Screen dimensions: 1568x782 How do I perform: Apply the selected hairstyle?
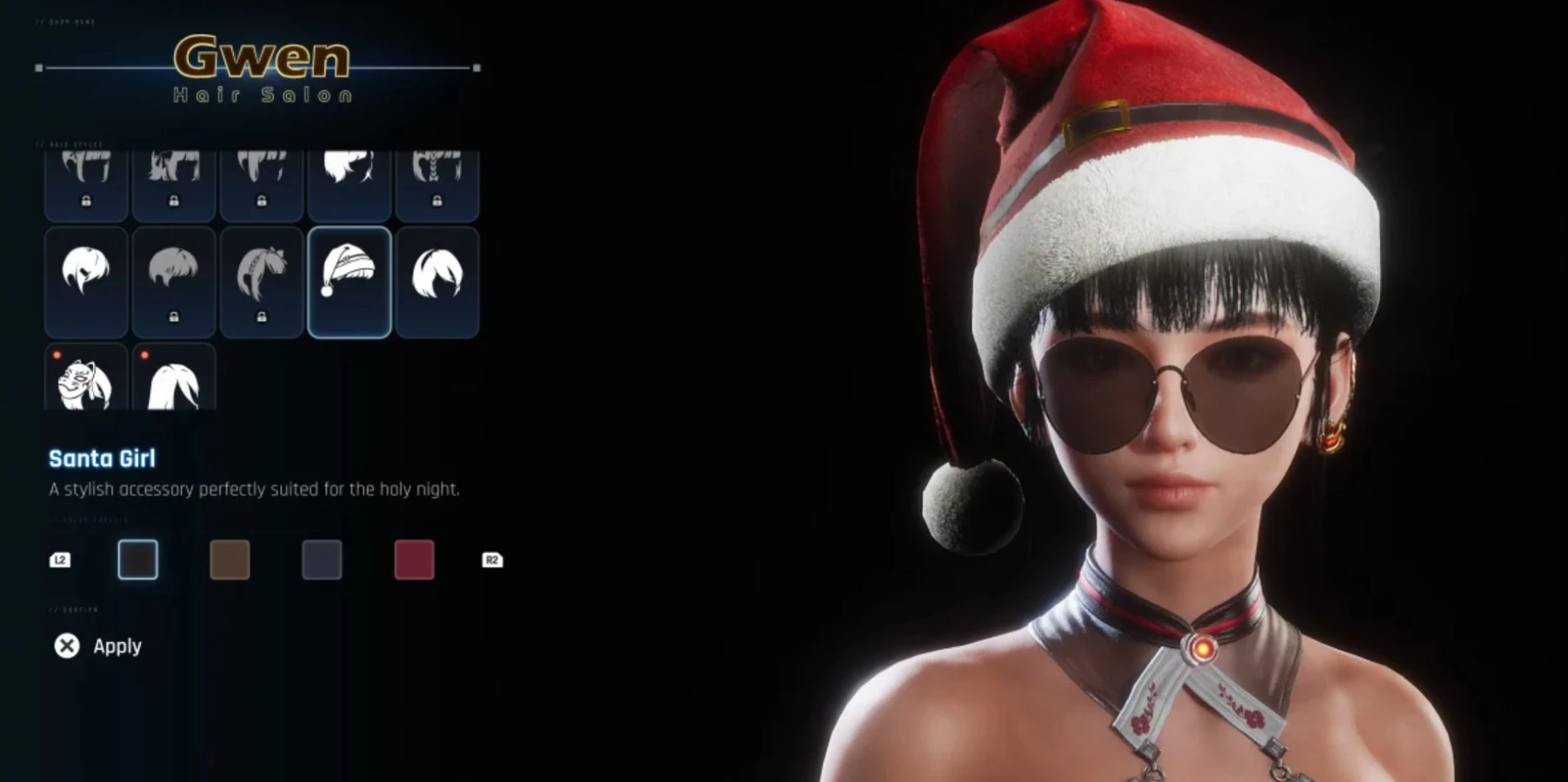tap(99, 645)
